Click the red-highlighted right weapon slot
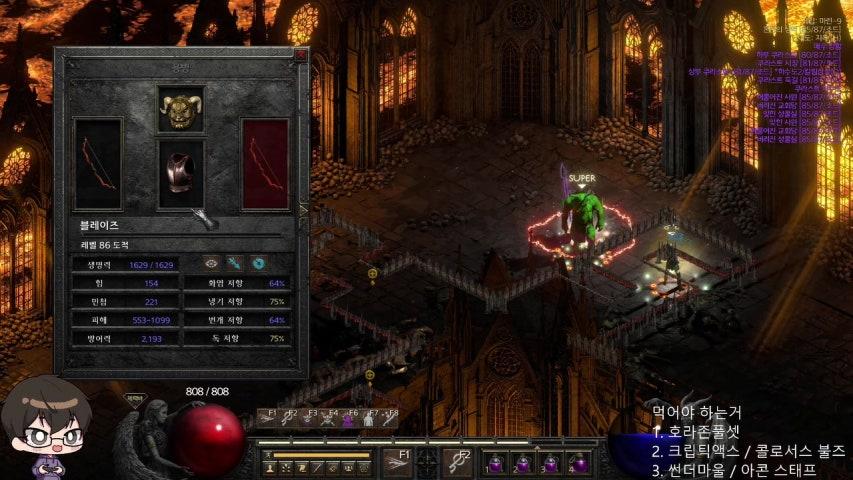The width and height of the screenshot is (853, 480). (265, 164)
